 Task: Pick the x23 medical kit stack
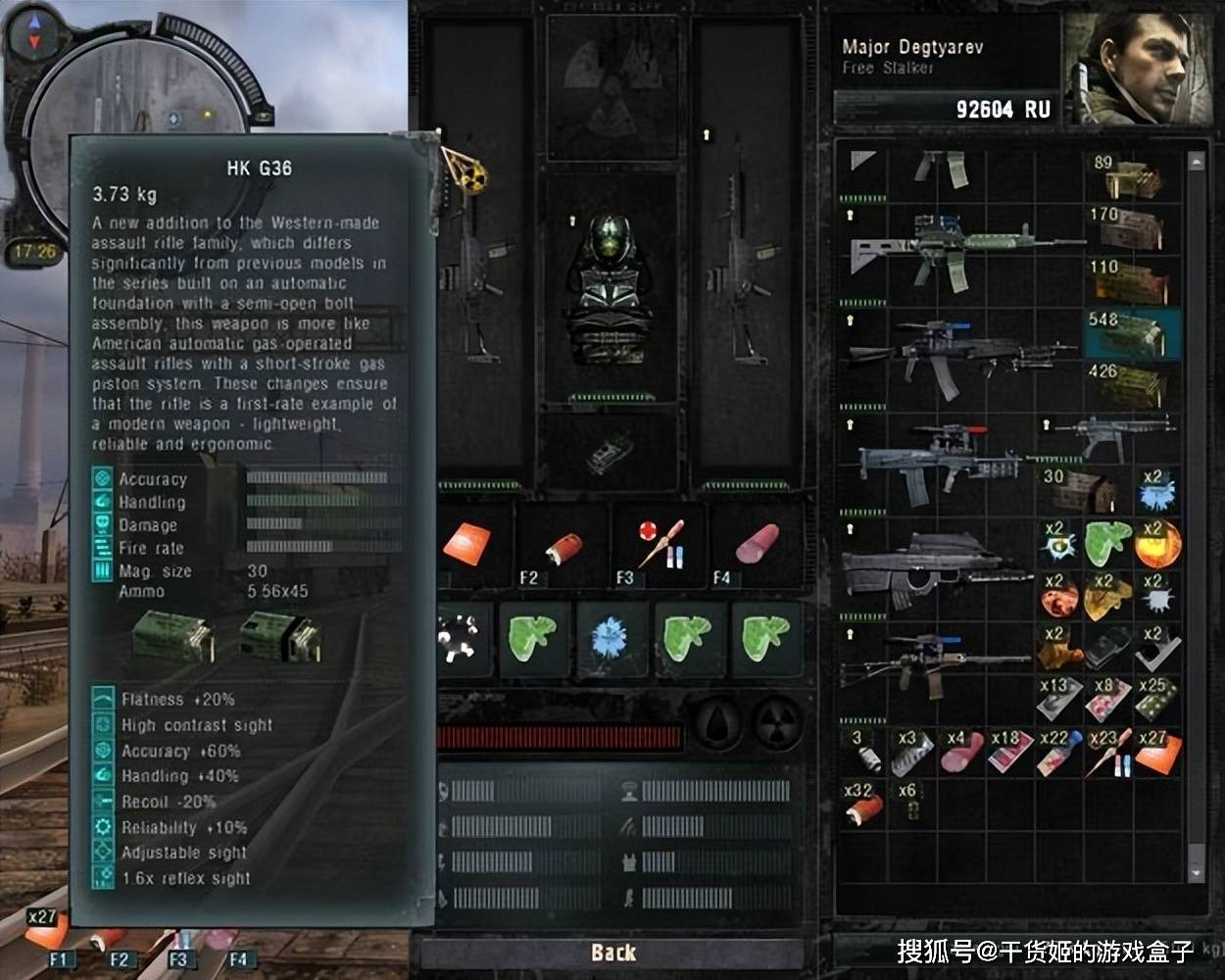pyautogui.click(x=1108, y=753)
